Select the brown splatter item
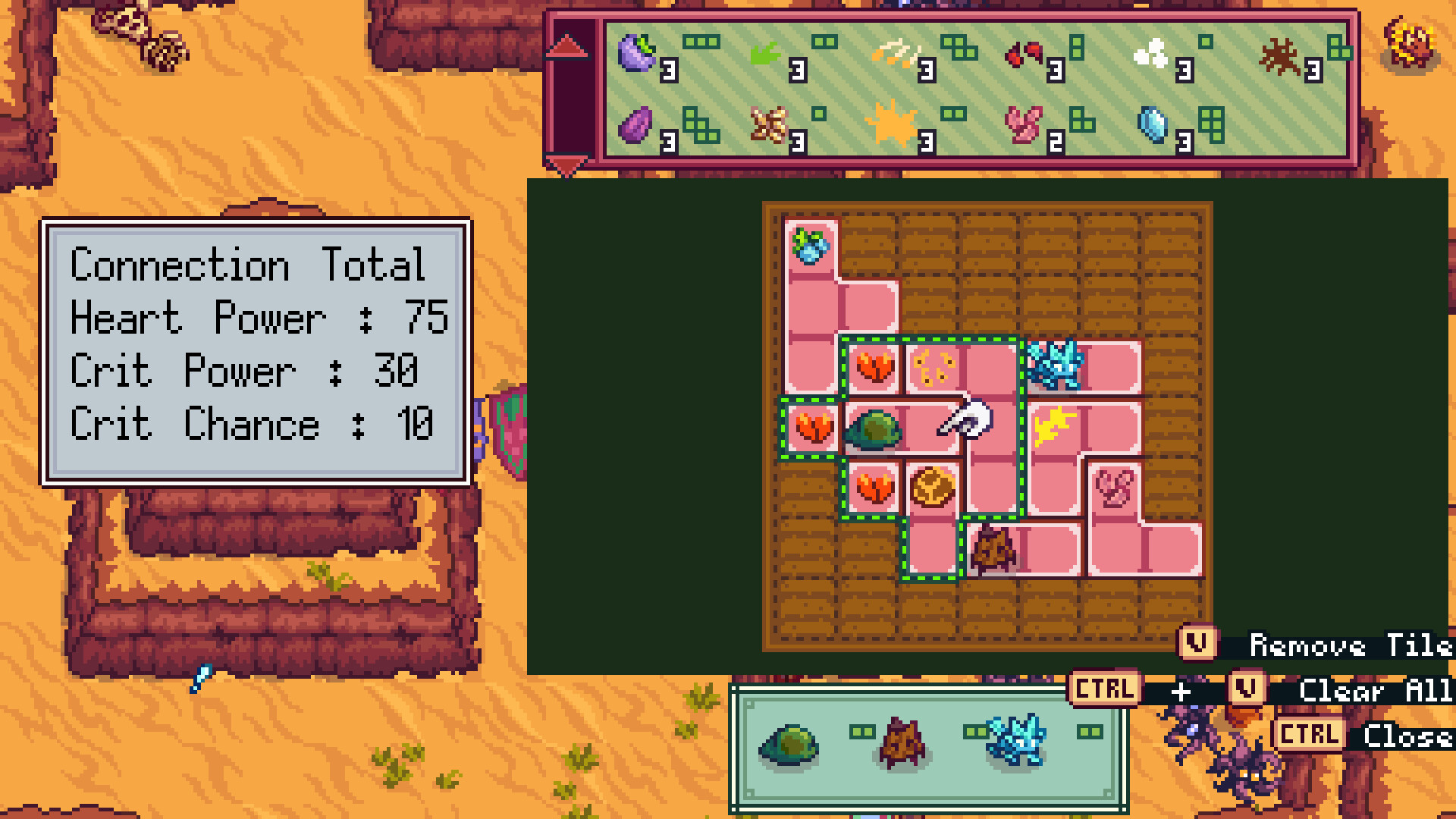1456x819 pixels. (1278, 52)
